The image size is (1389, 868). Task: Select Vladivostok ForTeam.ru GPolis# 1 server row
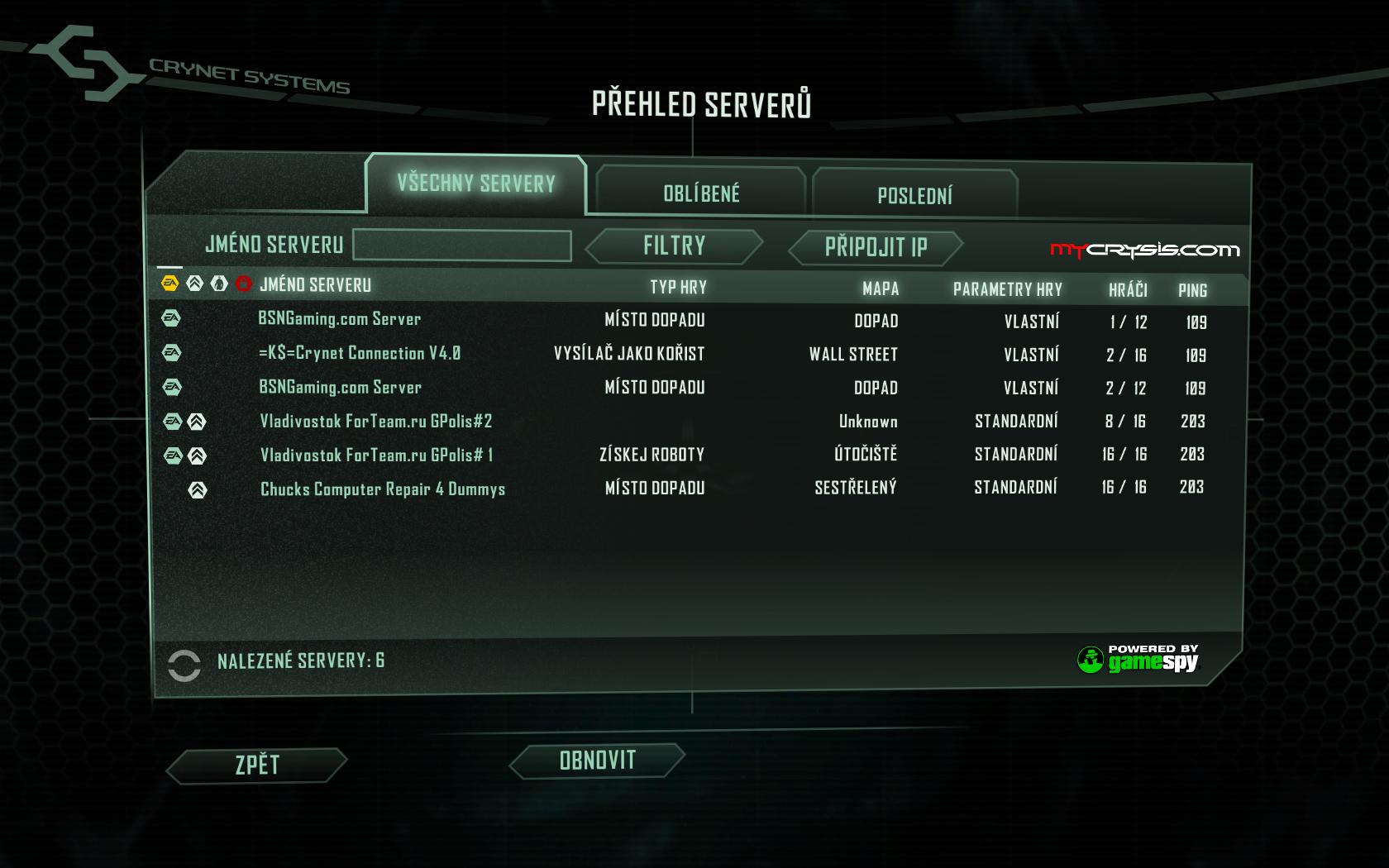coord(376,455)
